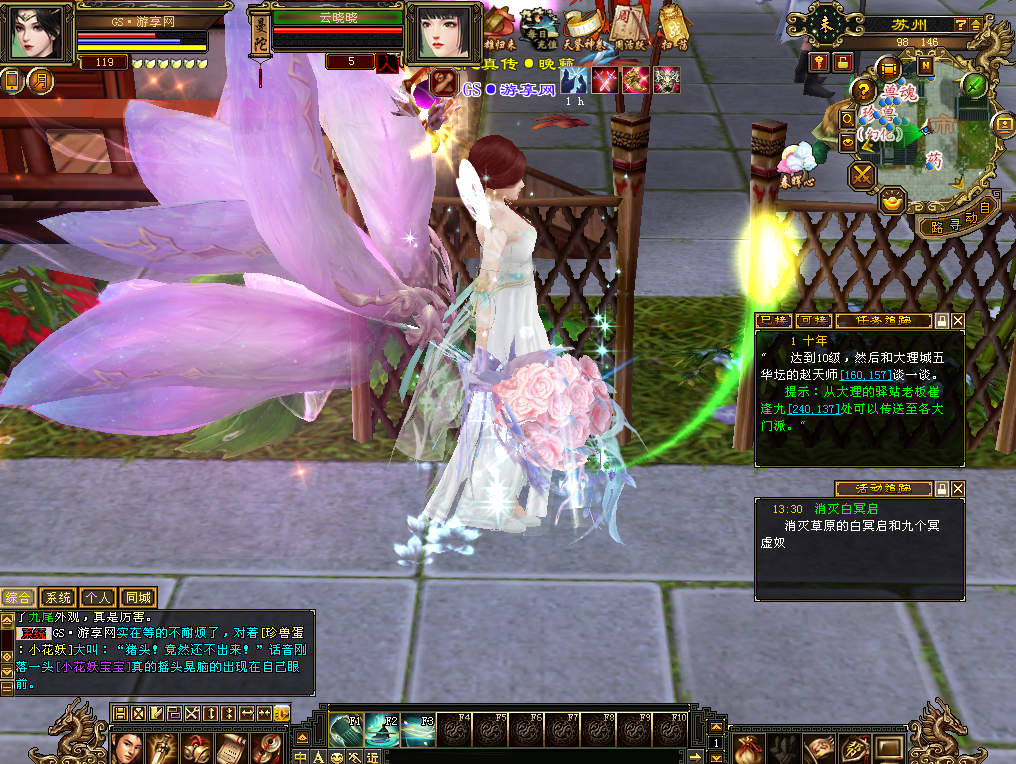Switch to the 系统 chat tab
Screen dimensions: 1016x764
pyautogui.click(x=60, y=597)
